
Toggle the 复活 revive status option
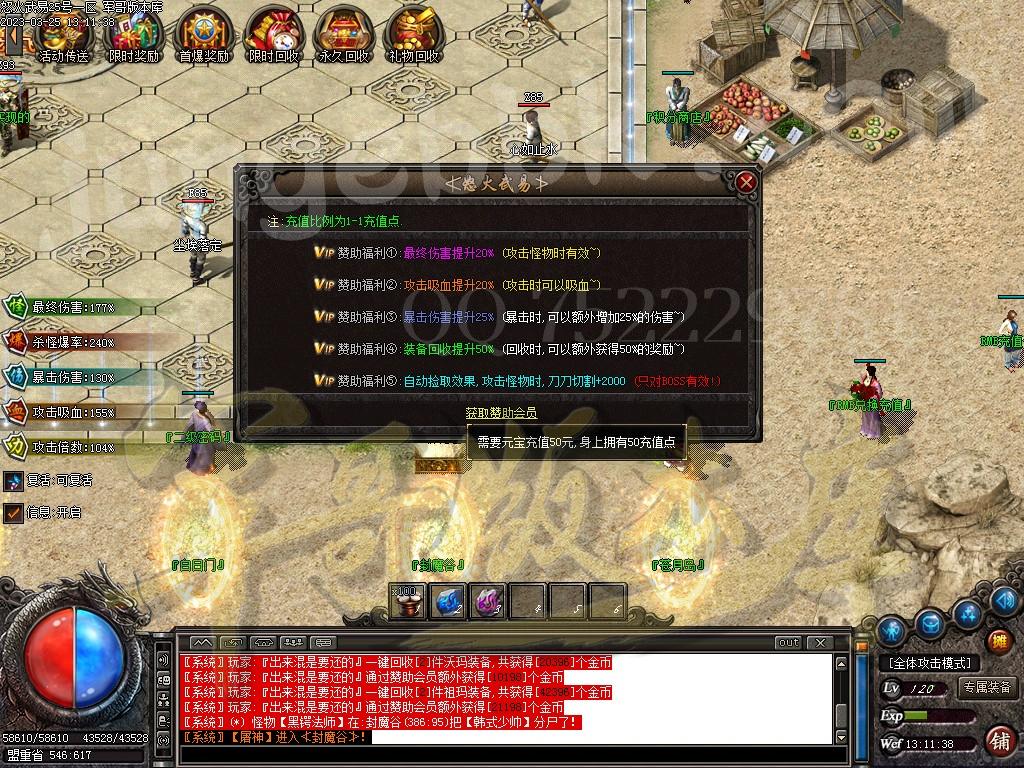13,480
